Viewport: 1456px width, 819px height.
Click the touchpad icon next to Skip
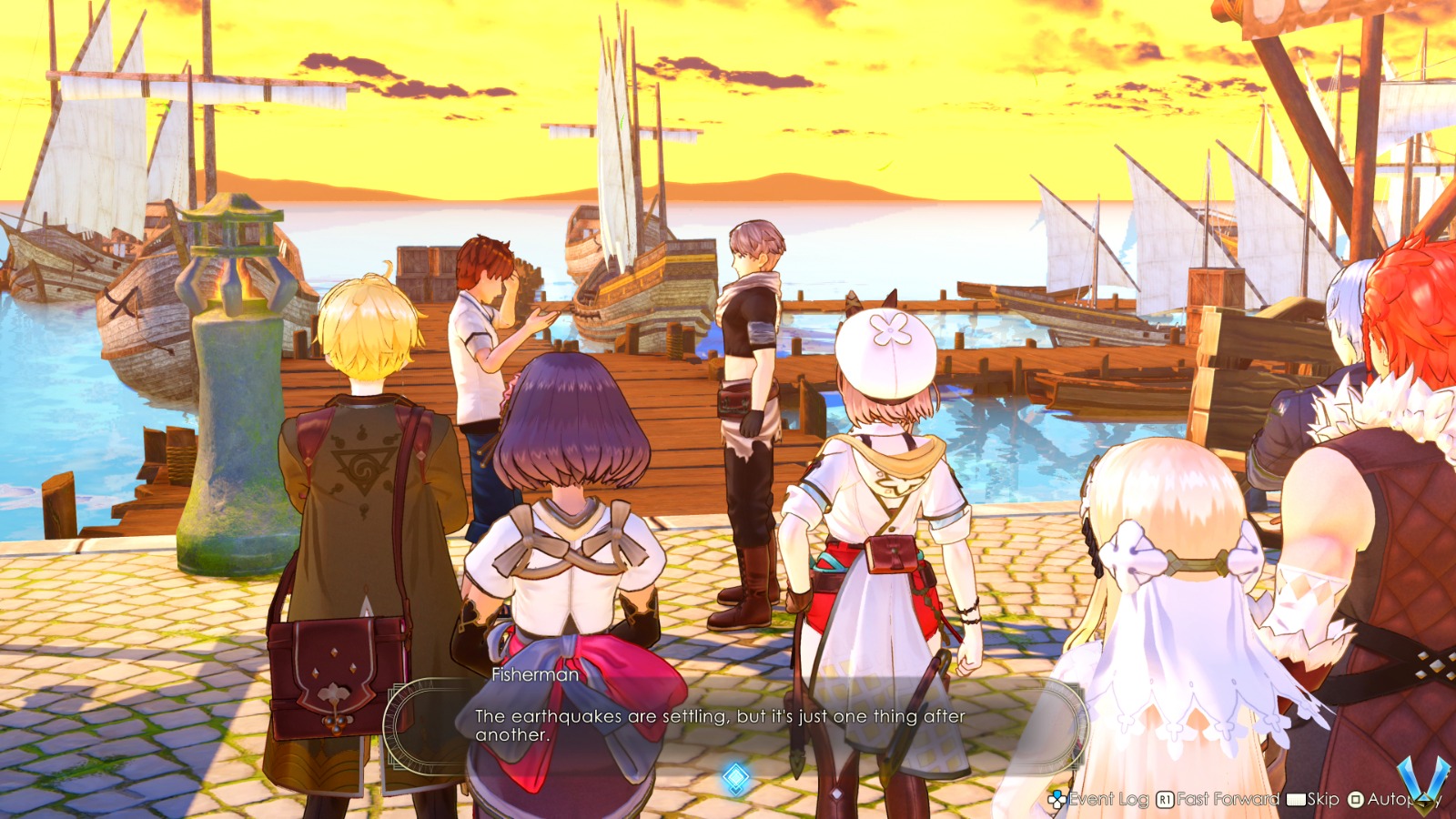click(x=1295, y=799)
